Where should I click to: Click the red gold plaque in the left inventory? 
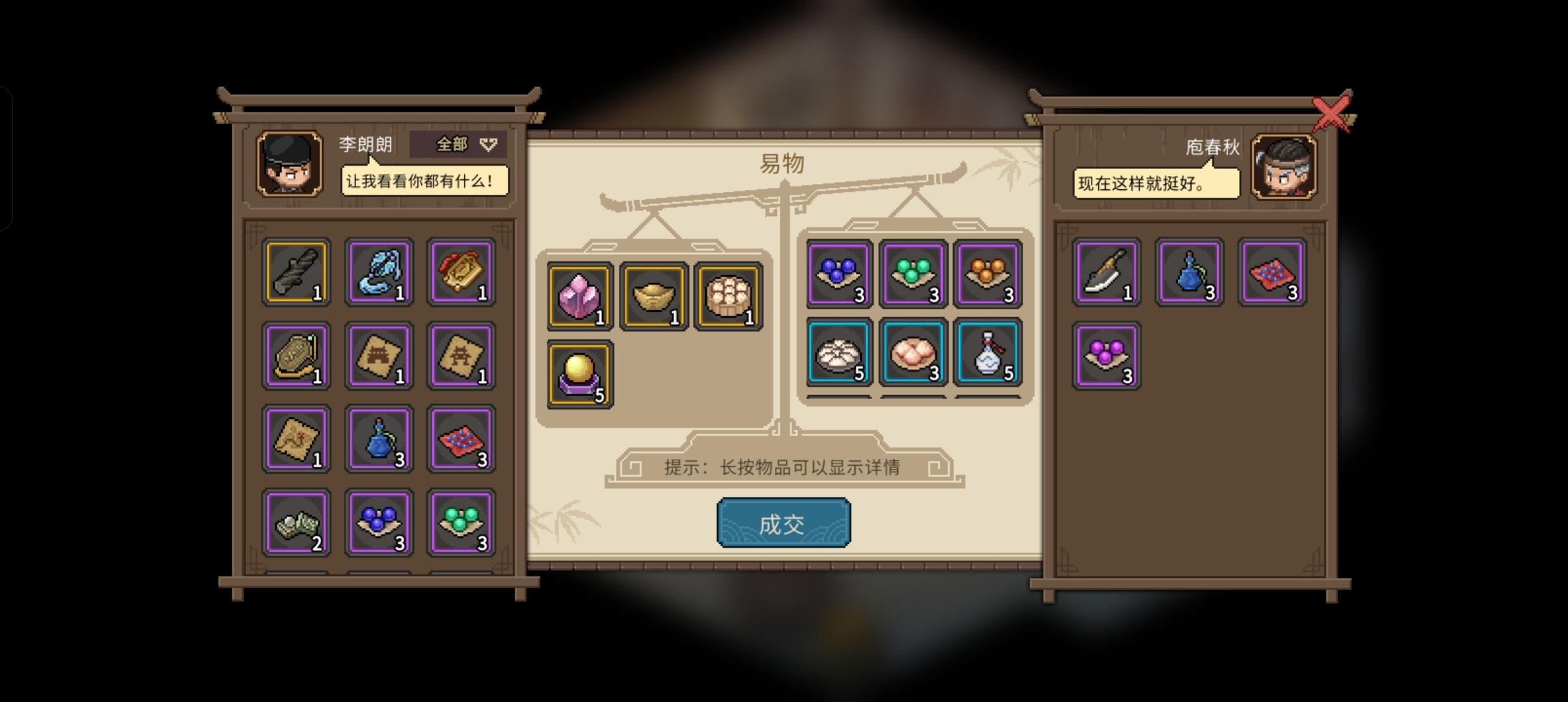tap(462, 272)
